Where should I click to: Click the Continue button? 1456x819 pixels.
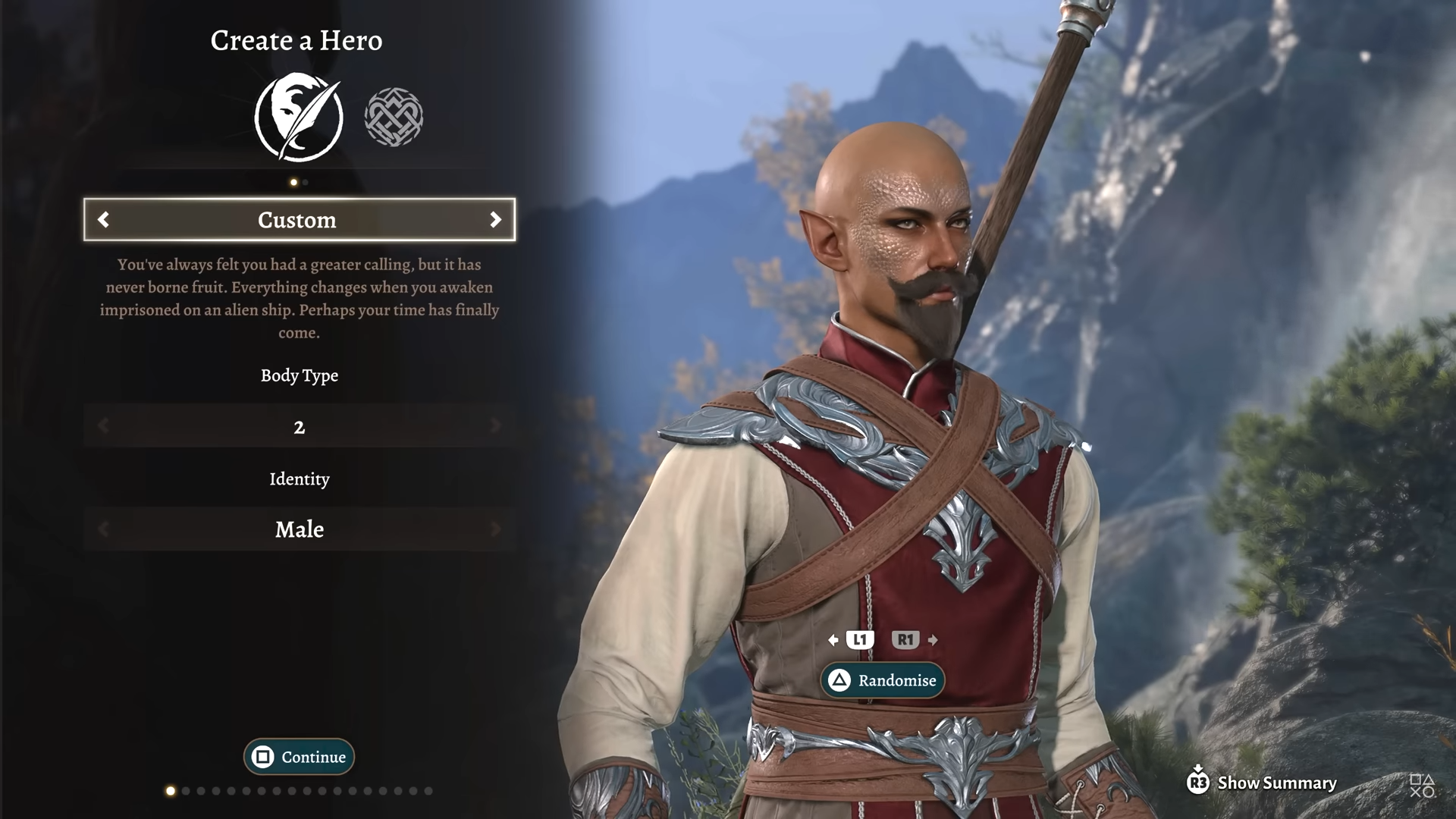click(x=299, y=757)
